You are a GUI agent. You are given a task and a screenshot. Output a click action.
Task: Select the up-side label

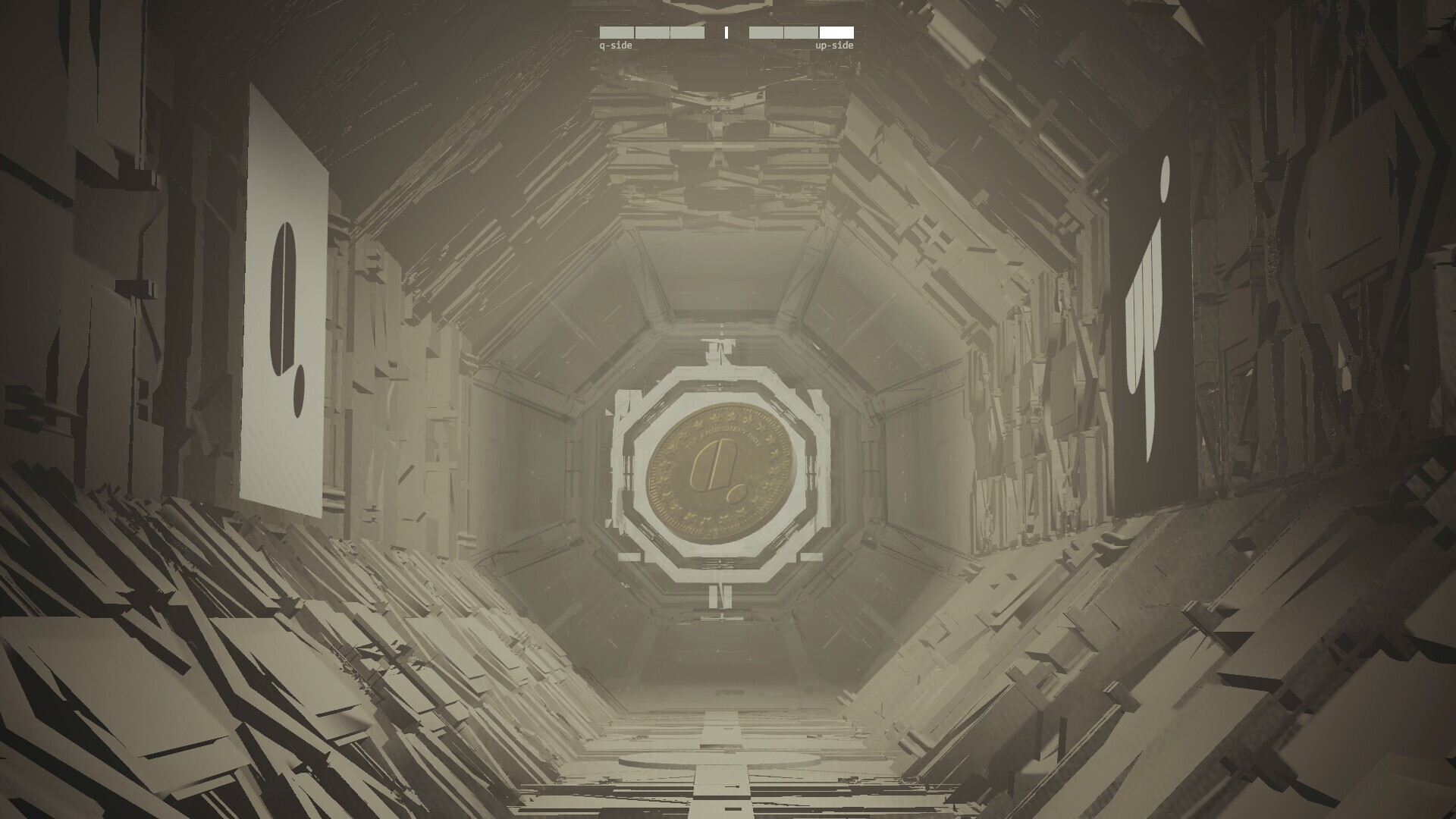(x=834, y=47)
